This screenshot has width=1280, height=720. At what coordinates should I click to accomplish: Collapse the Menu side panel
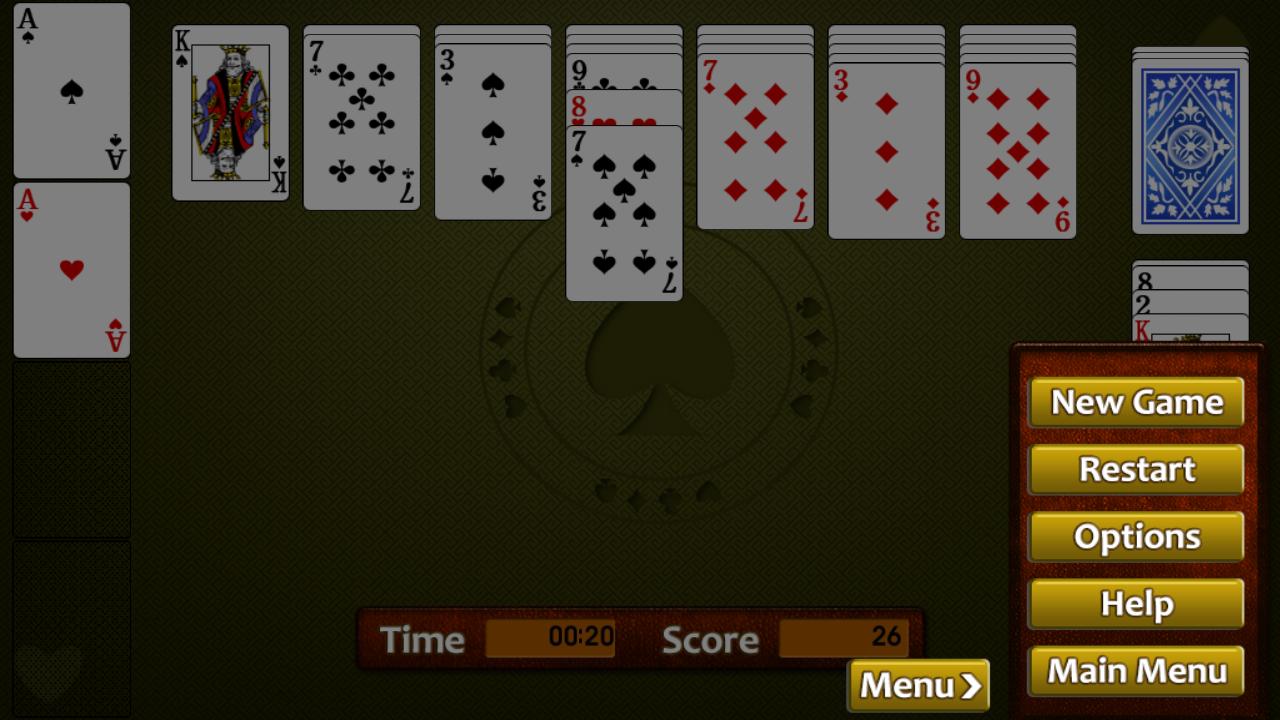coord(916,685)
